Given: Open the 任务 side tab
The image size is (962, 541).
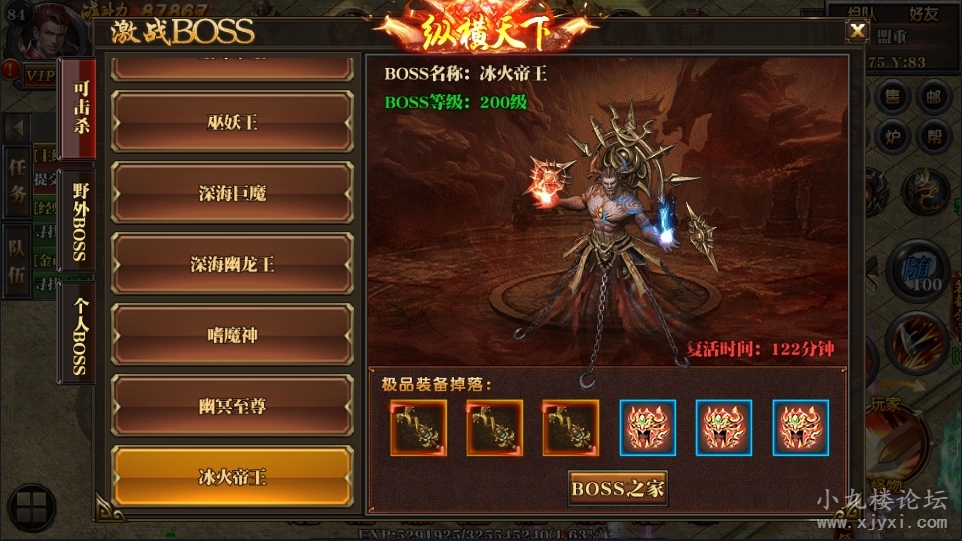Looking at the screenshot, I should (18, 182).
